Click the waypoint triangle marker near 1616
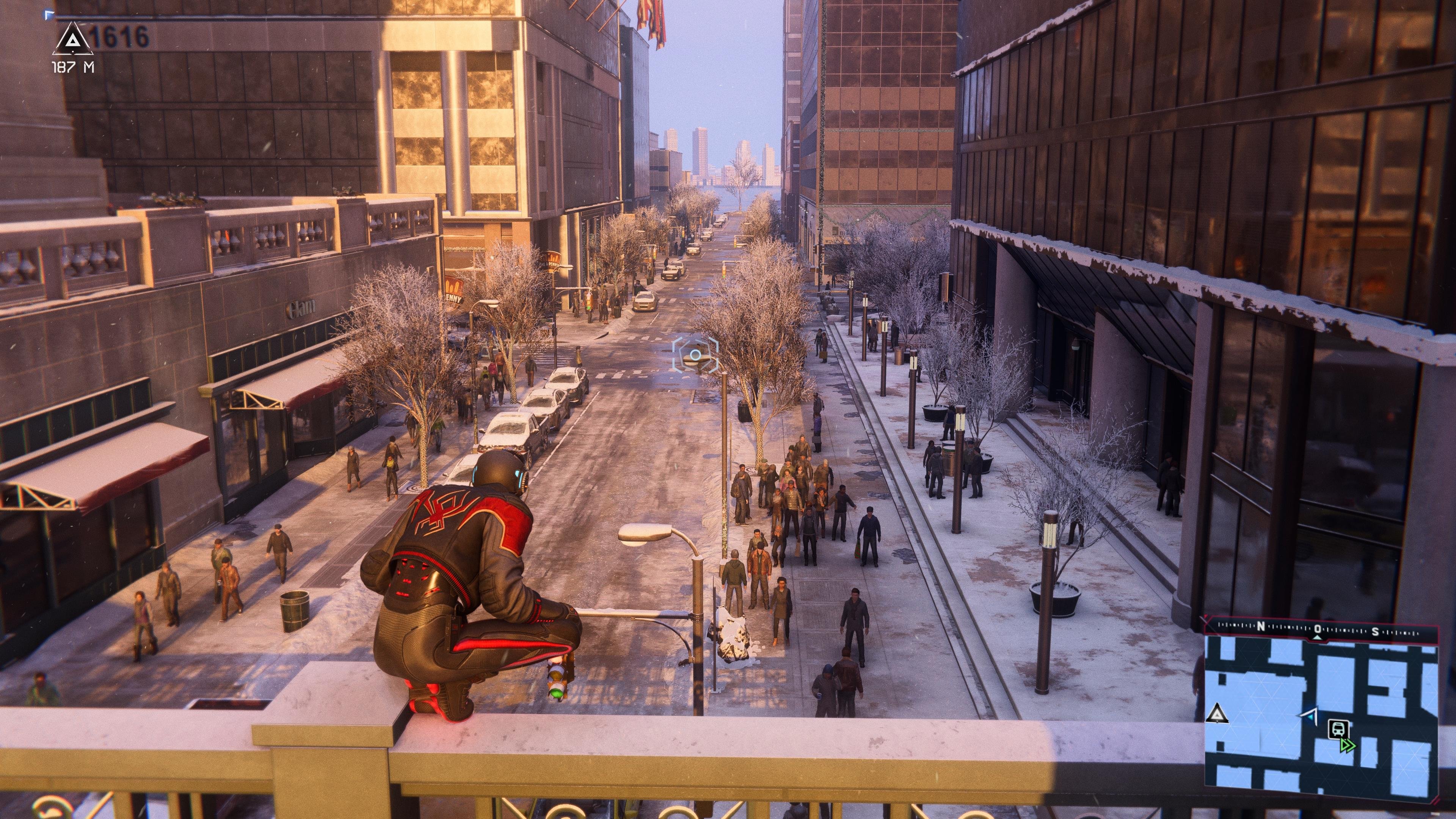The image size is (1456, 819). 73,39
